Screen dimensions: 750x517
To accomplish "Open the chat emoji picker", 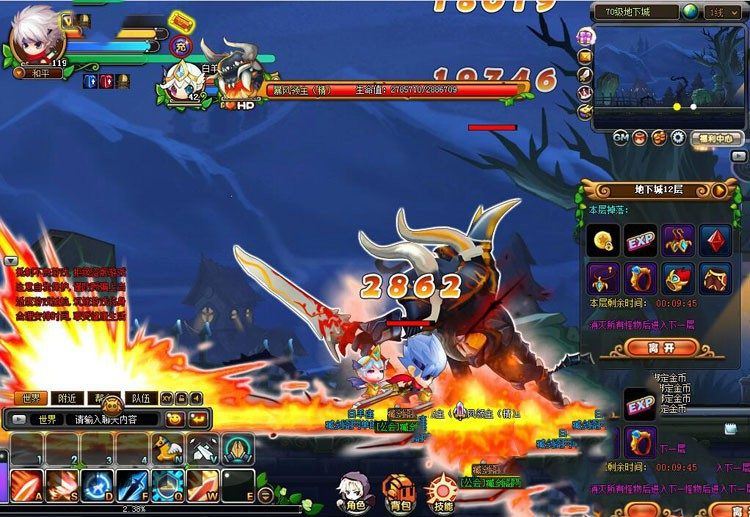I will (174, 419).
